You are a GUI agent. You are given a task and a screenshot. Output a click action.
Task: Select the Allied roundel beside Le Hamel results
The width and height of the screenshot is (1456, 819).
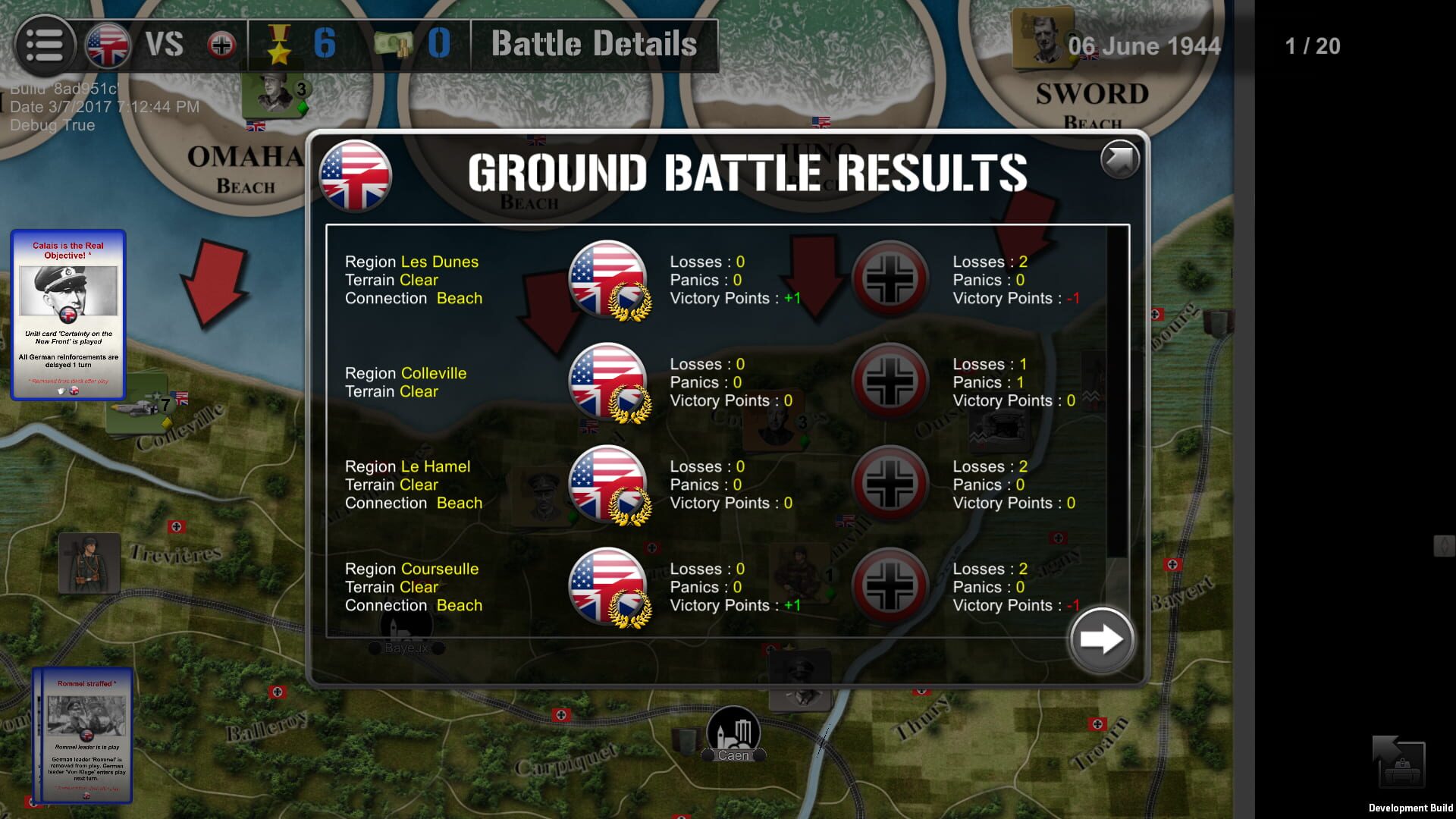tap(607, 484)
